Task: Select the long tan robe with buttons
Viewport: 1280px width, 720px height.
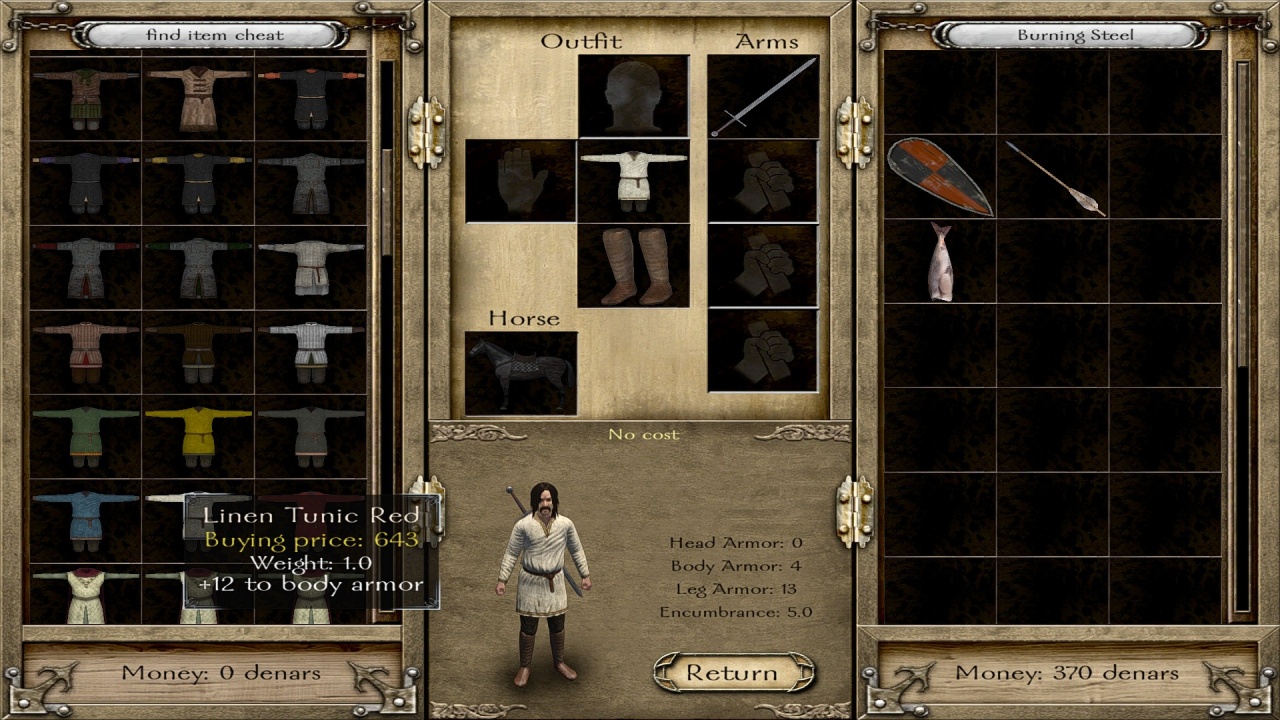Action: tap(198, 98)
